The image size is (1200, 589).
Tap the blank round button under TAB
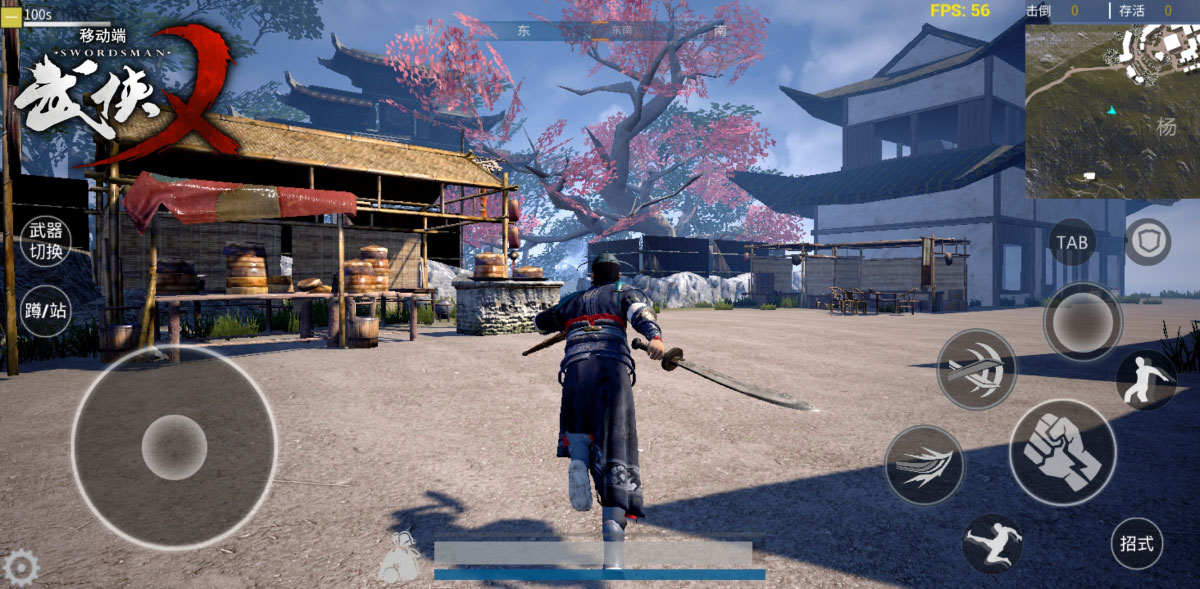coord(1082,322)
